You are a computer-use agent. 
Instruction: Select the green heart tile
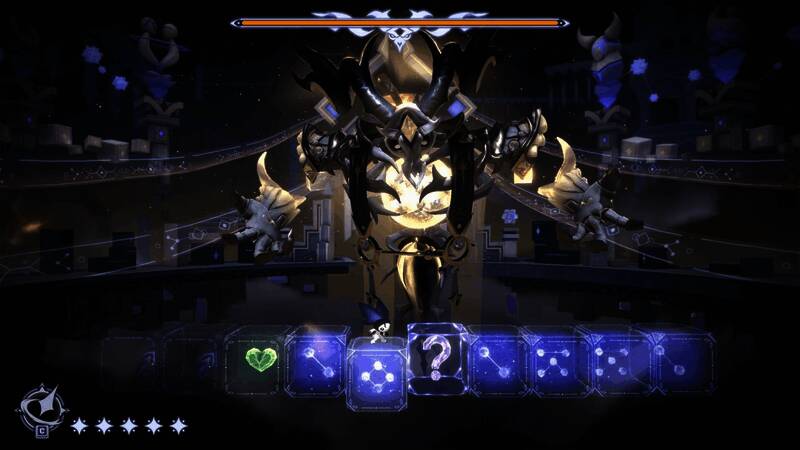point(260,357)
